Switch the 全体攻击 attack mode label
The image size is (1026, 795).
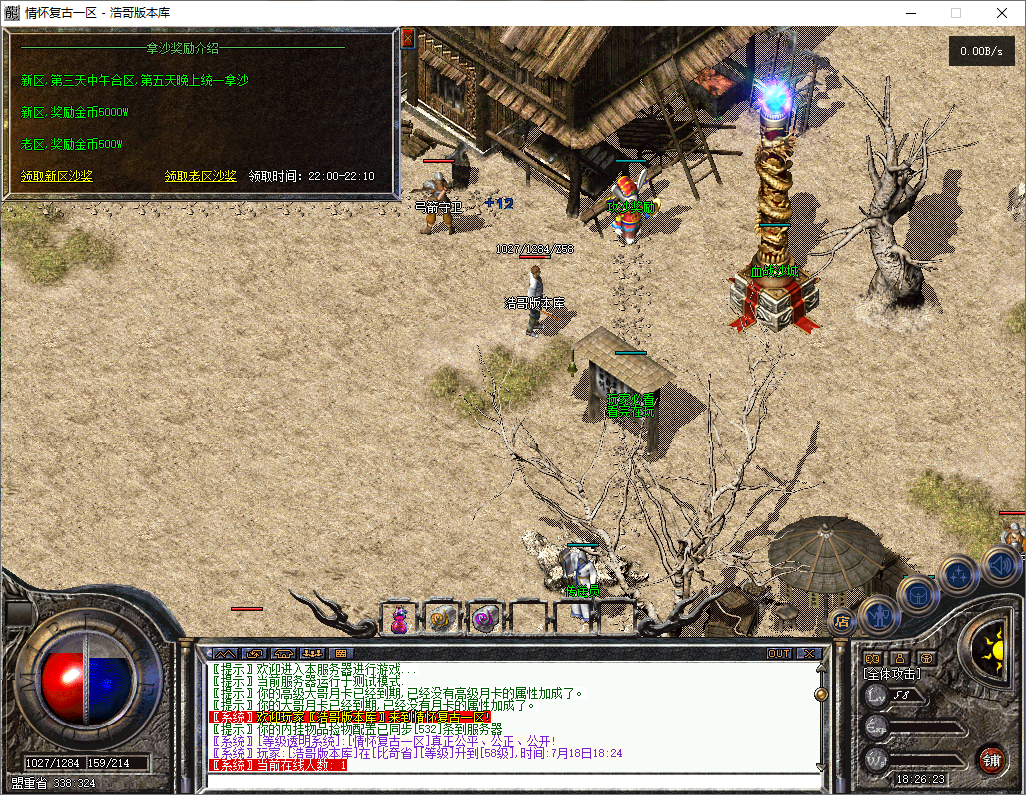(892, 674)
